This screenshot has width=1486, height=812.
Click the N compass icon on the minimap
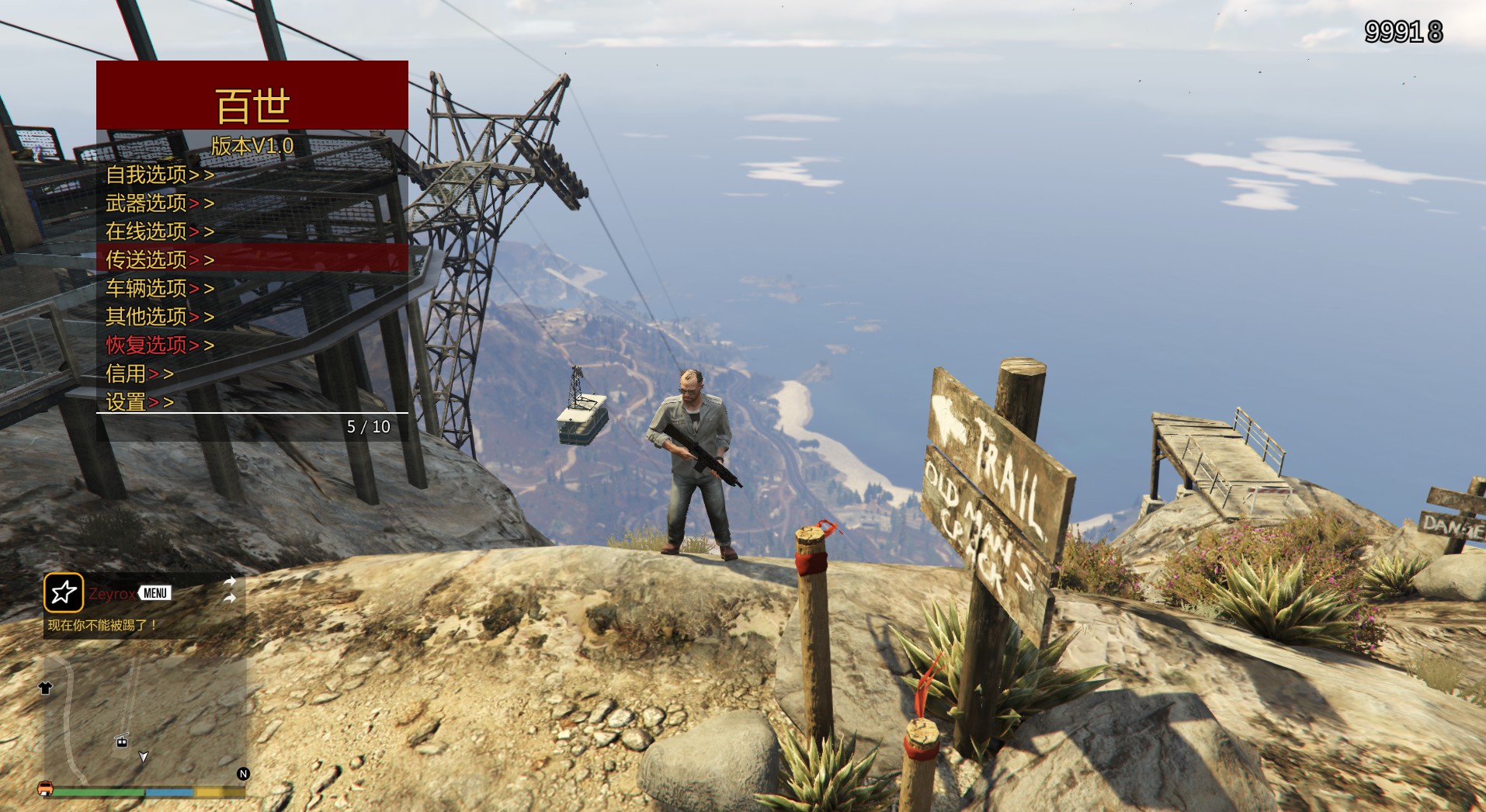(x=243, y=774)
